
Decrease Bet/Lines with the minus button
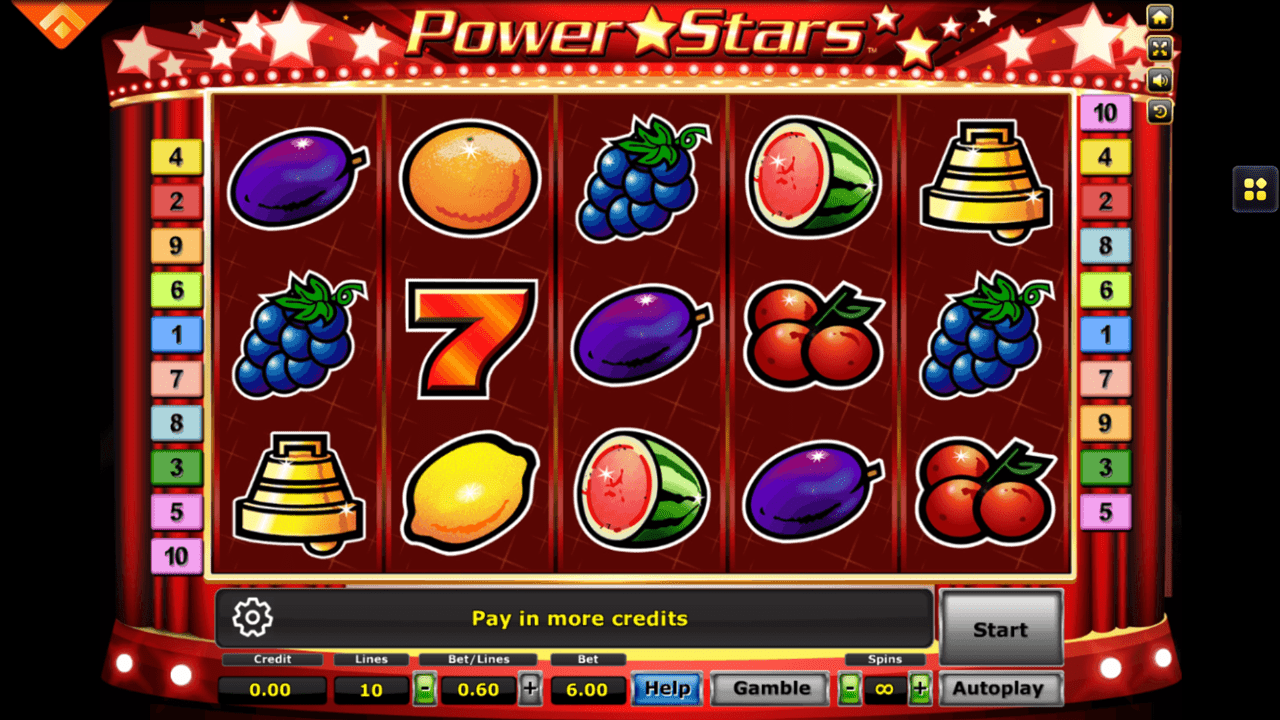425,689
